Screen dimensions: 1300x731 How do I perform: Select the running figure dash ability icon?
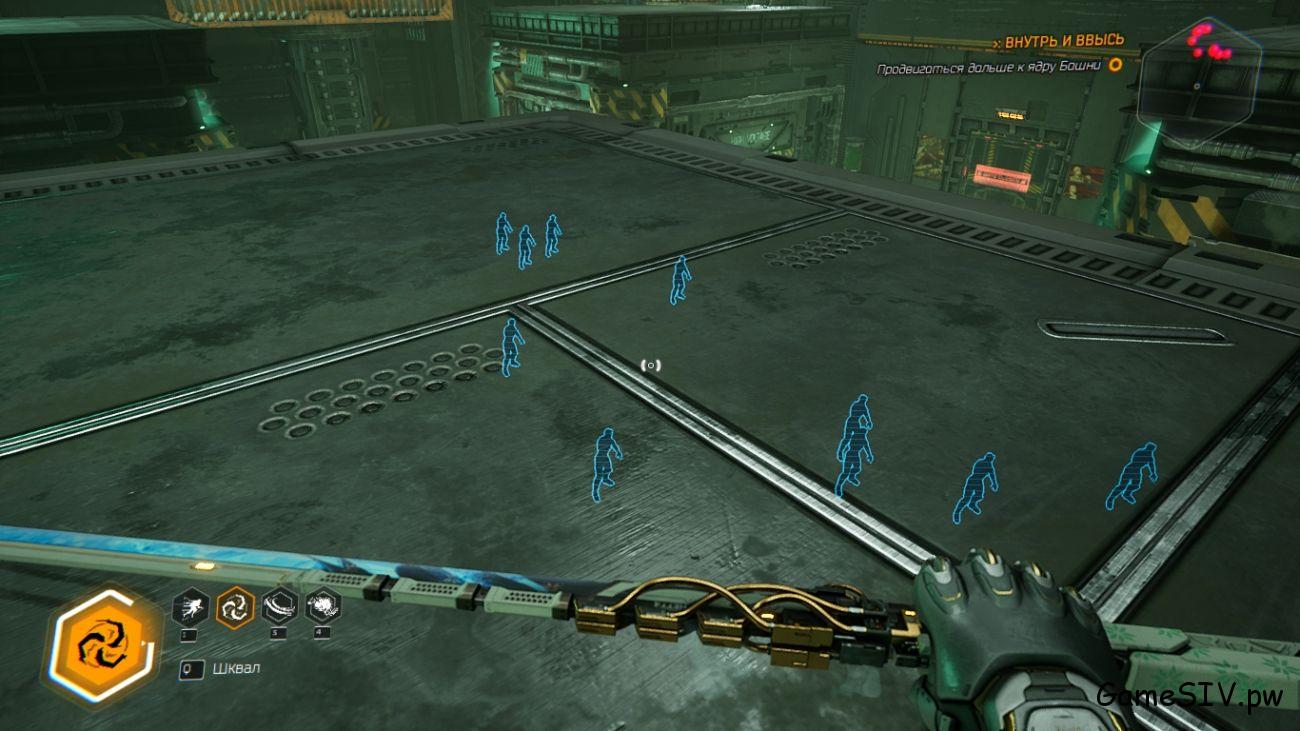coord(190,606)
